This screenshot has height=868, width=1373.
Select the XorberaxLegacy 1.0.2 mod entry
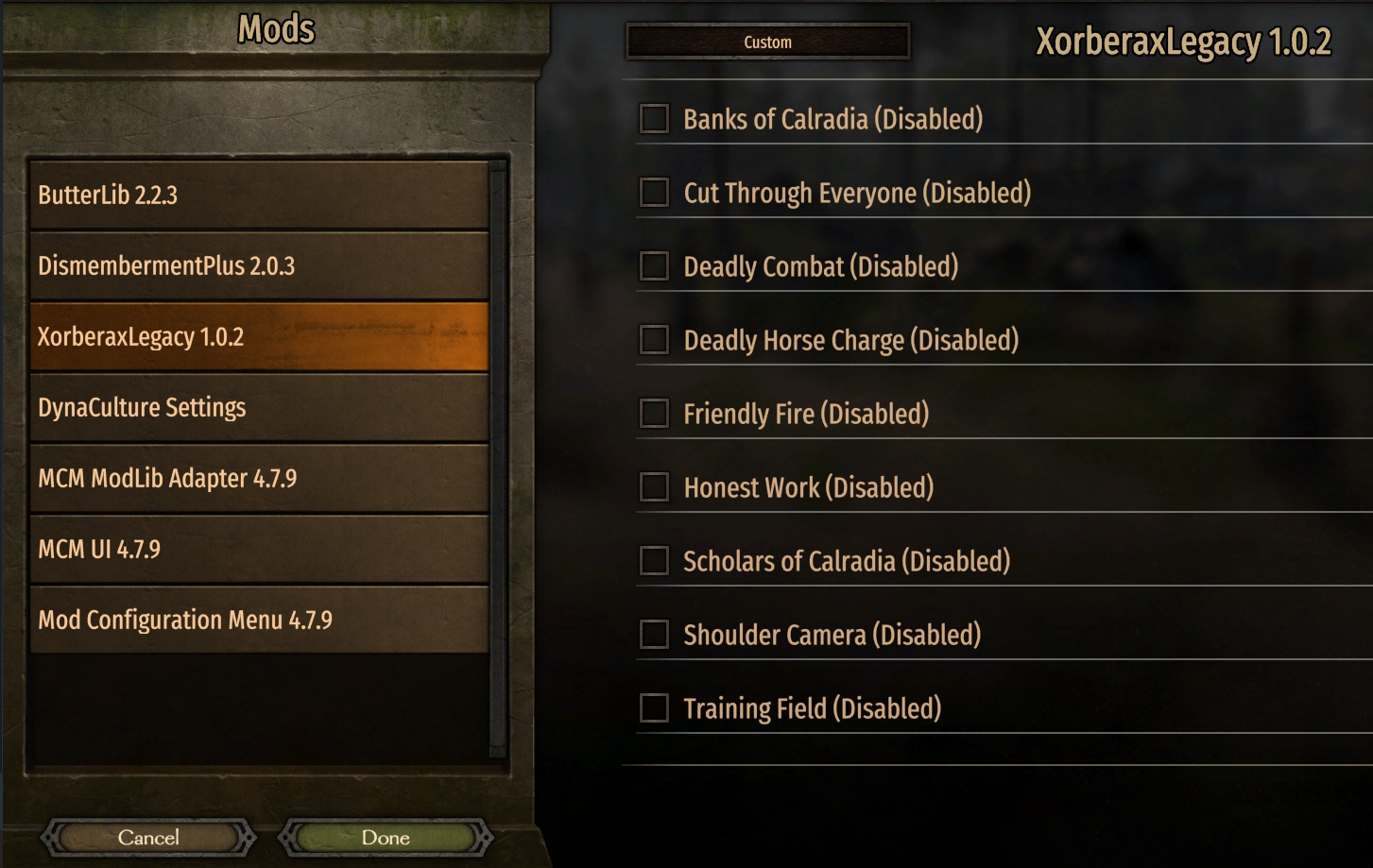pos(258,337)
